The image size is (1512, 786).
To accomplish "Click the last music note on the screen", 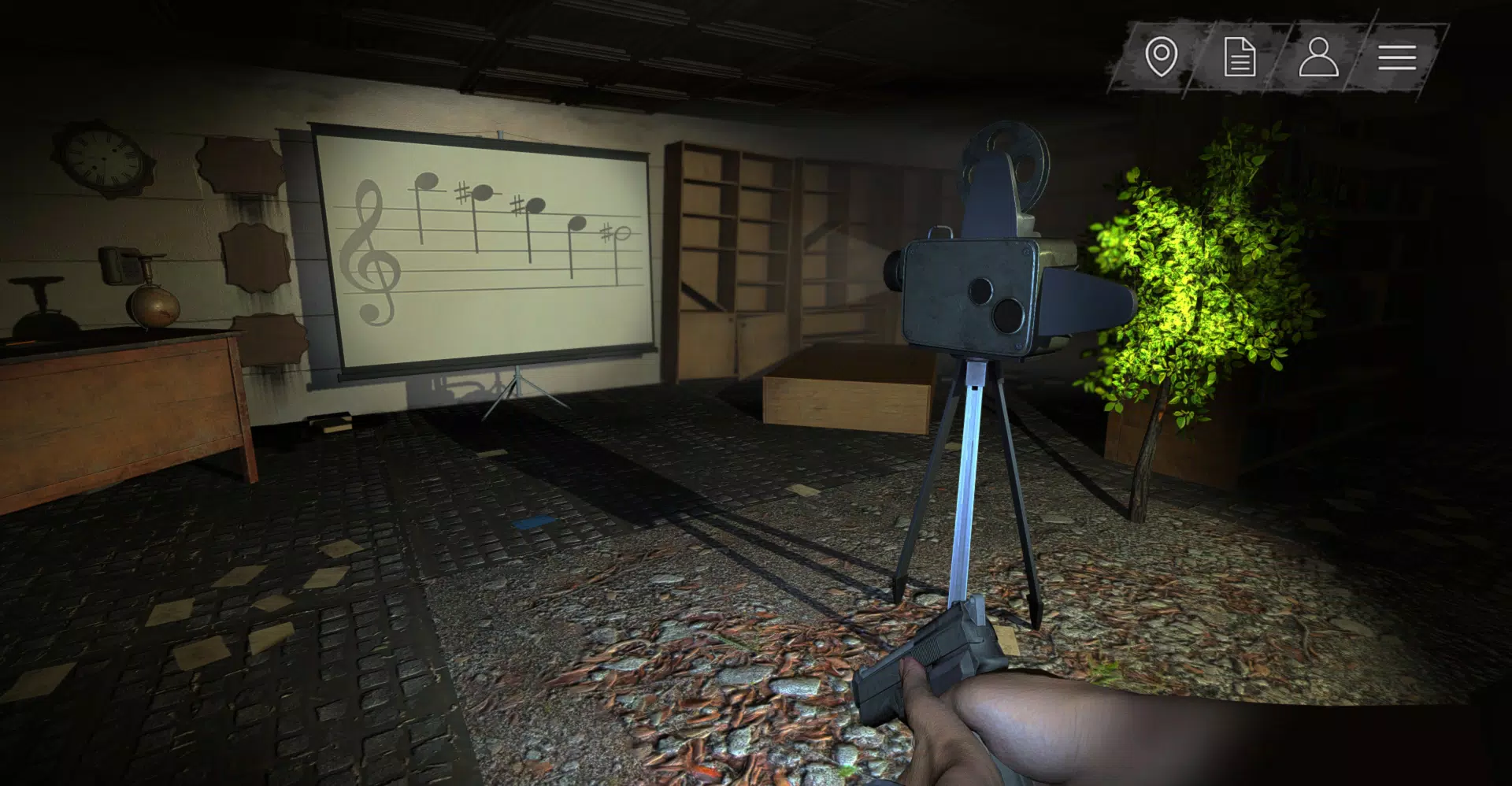I will 621,232.
